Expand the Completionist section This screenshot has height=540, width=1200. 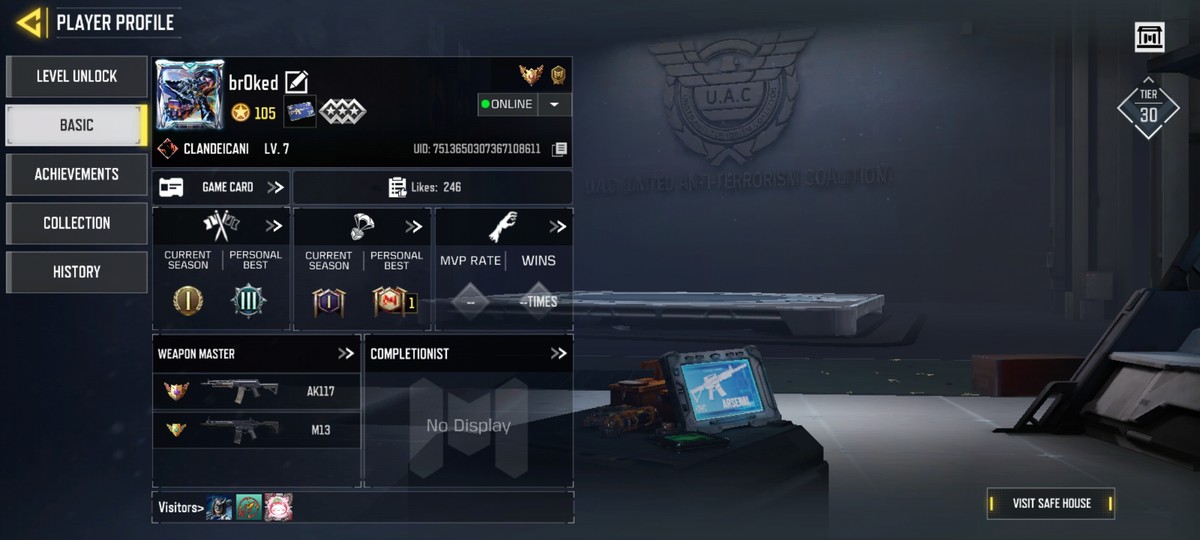(558, 354)
